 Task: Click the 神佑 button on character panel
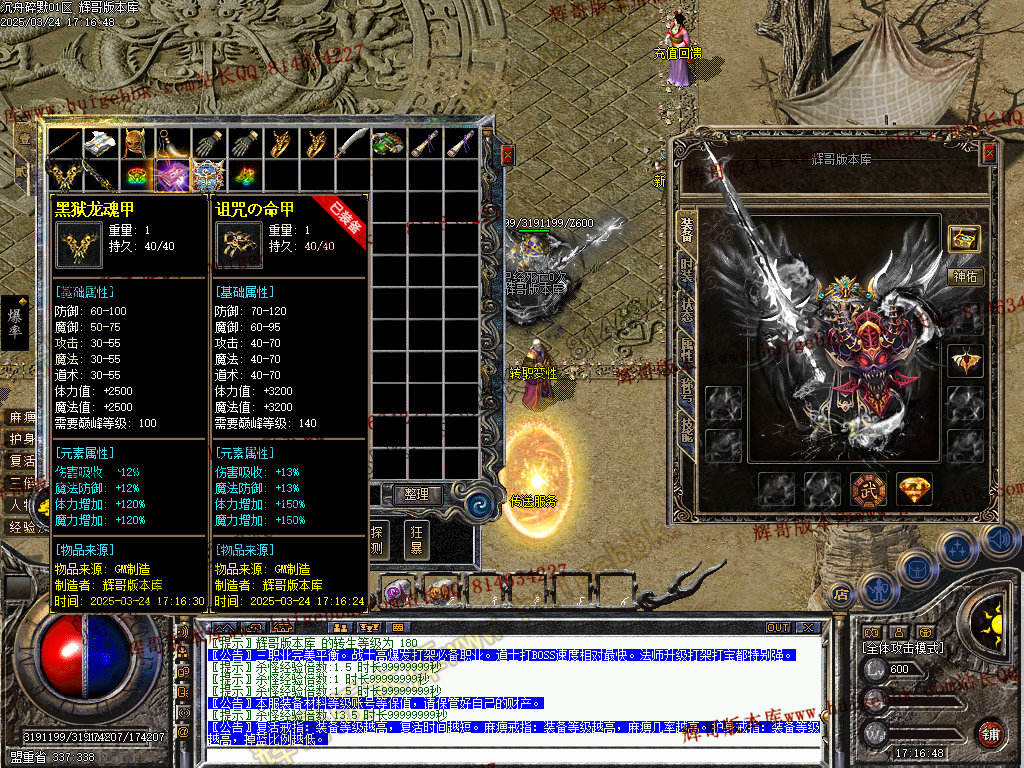tap(964, 276)
